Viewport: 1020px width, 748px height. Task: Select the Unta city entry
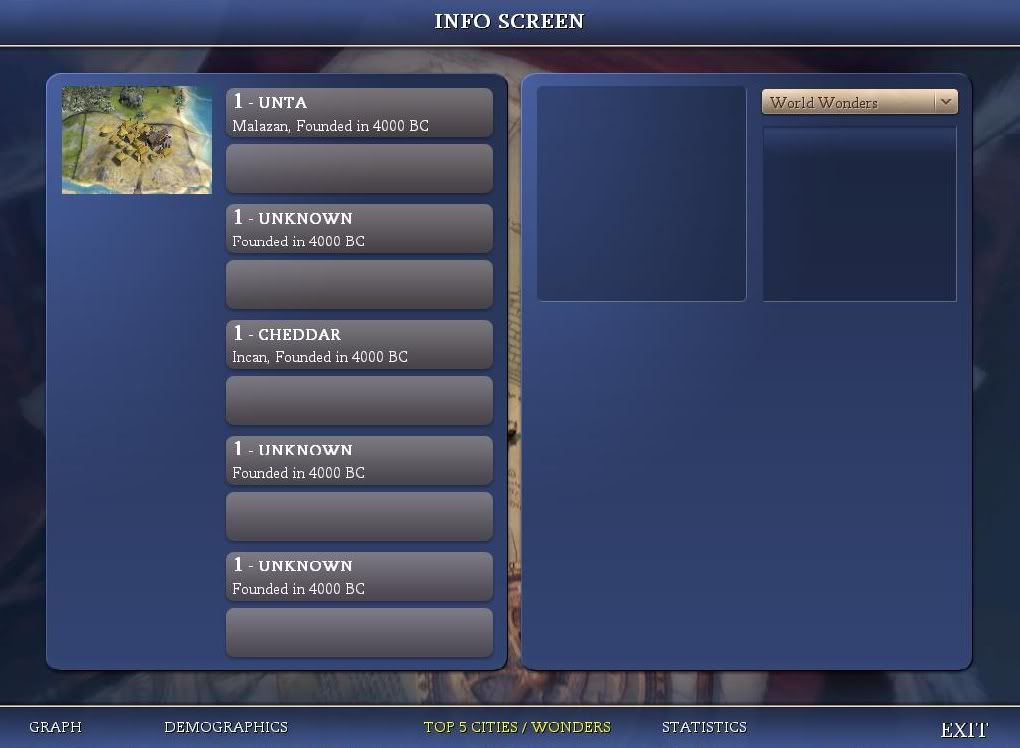pos(359,113)
